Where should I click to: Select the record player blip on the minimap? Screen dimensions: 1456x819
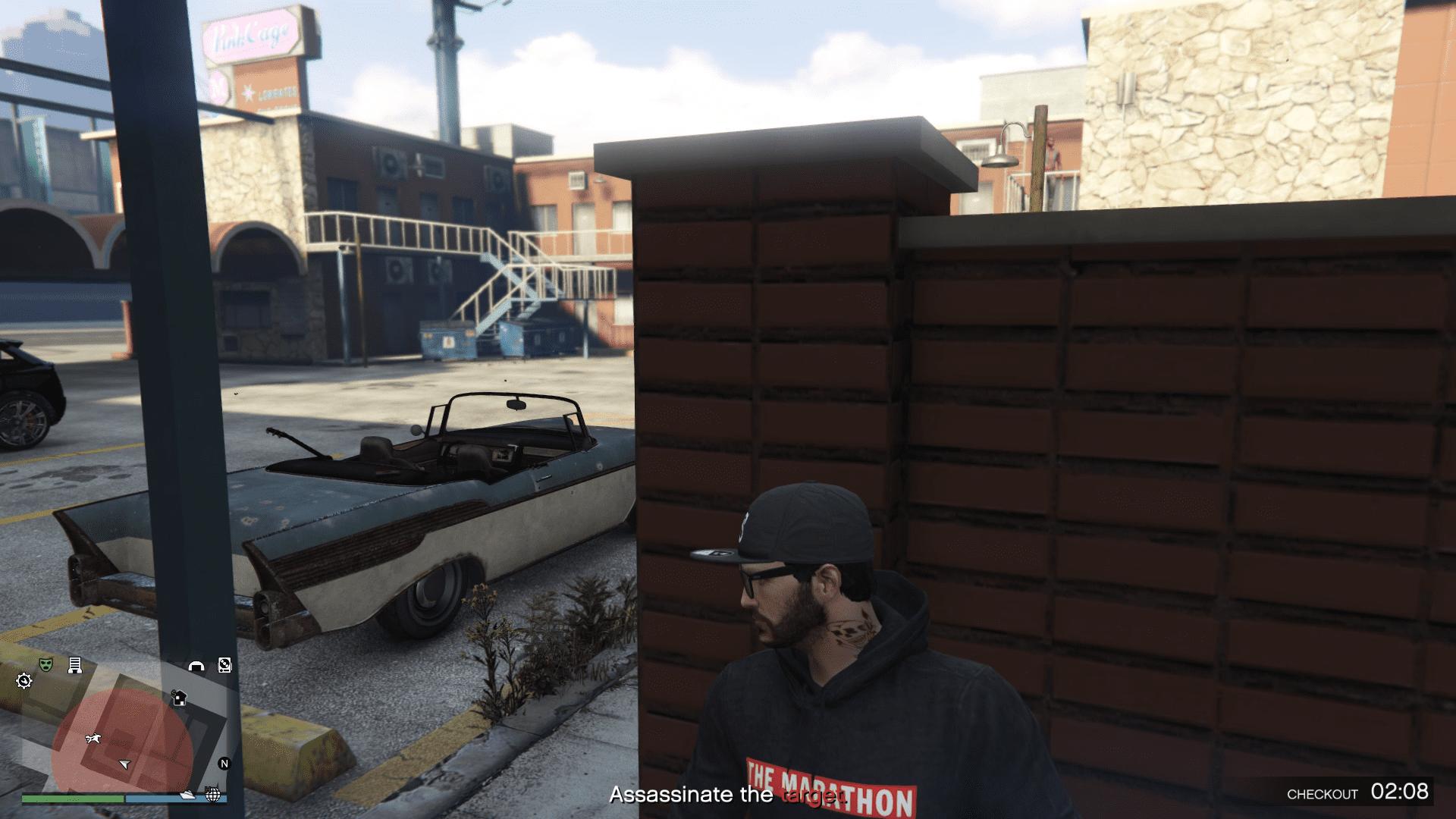(224, 666)
